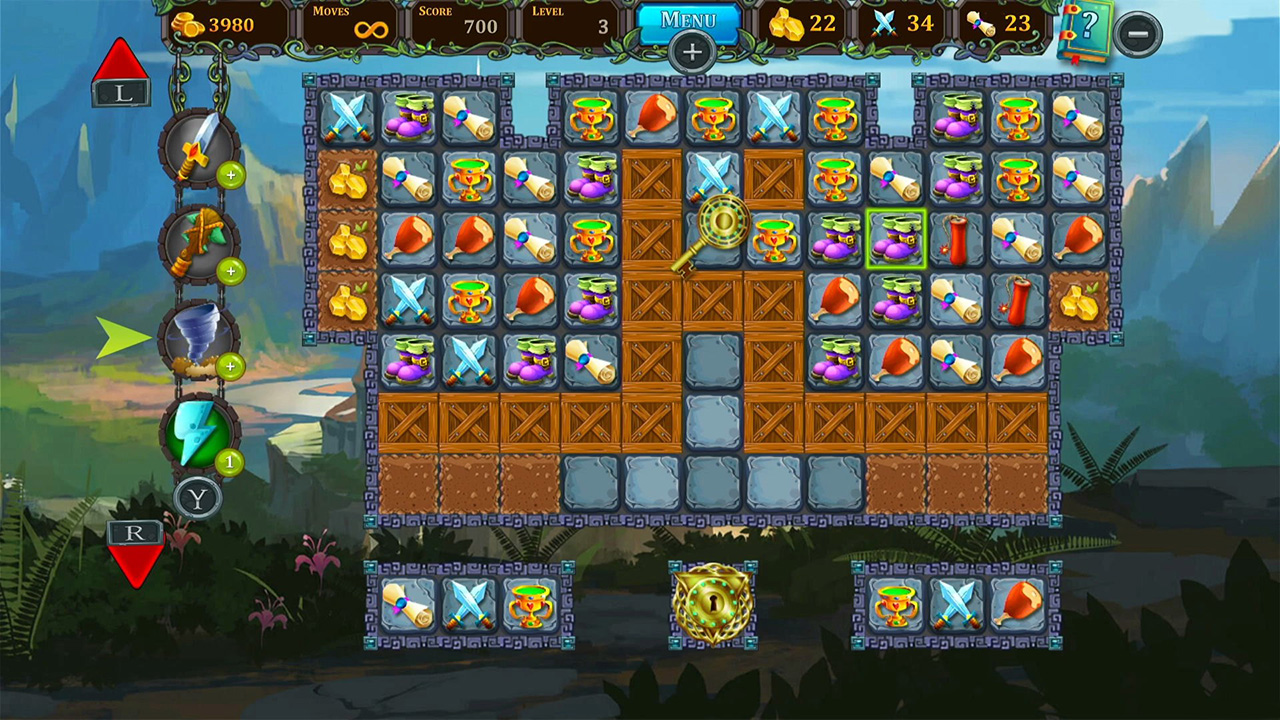Click the green 1 badge on the lightning power-up
This screenshot has height=720, width=1280.
[228, 462]
